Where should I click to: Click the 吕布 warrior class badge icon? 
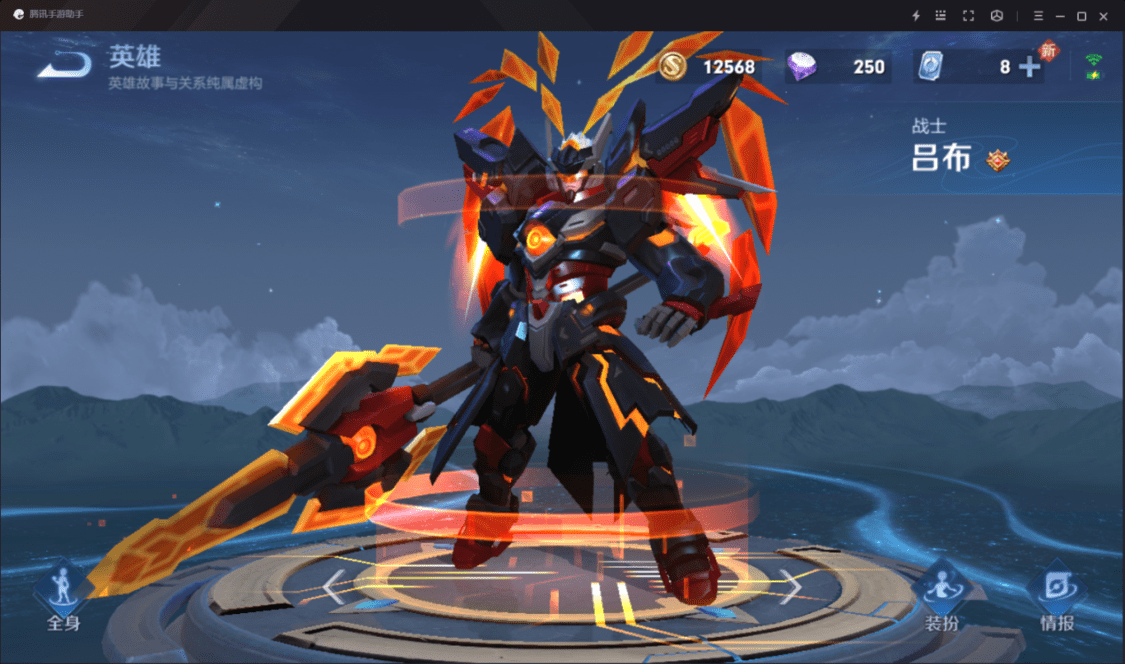[998, 160]
